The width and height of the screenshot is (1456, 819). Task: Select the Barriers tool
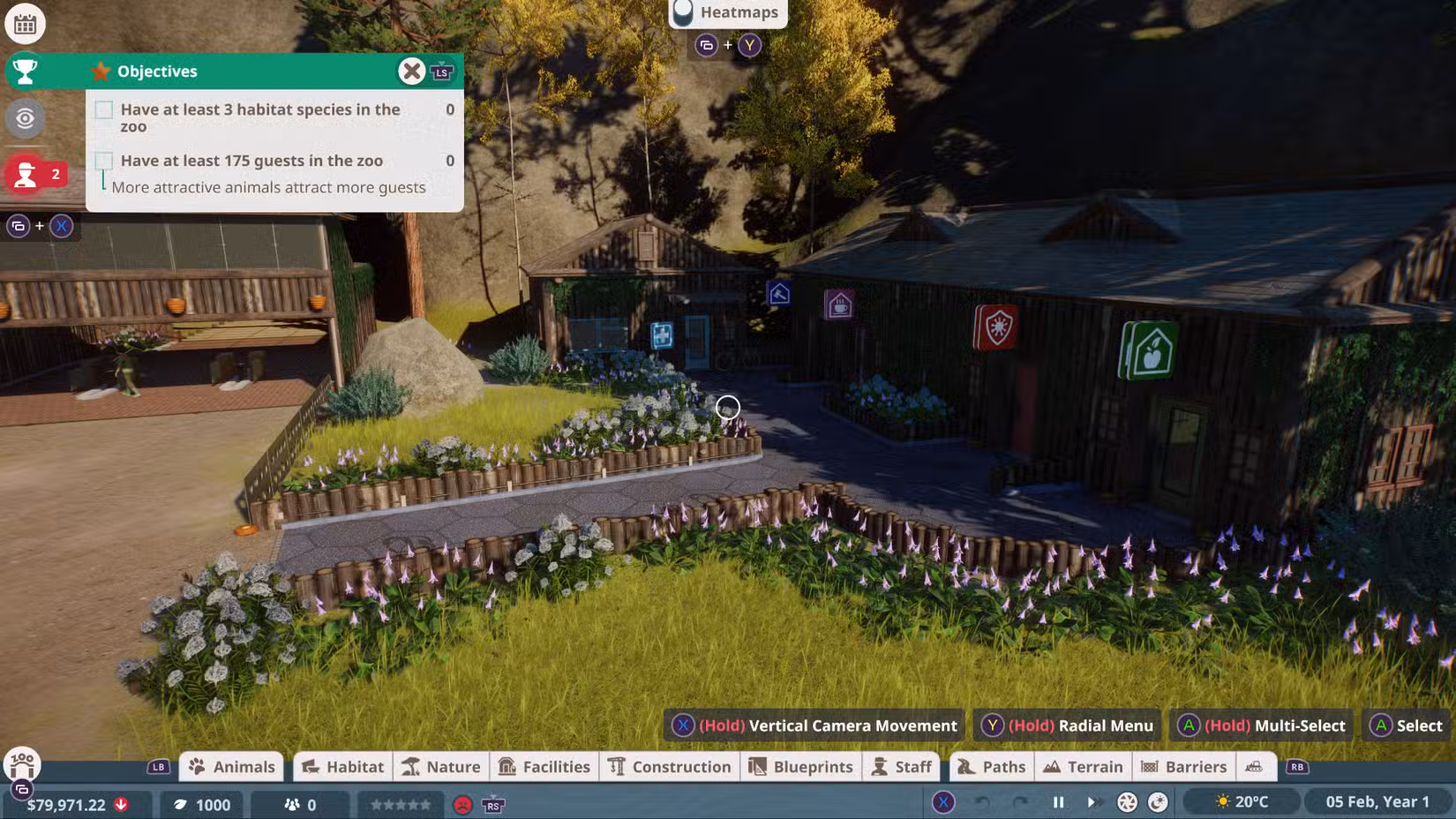pyautogui.click(x=1183, y=766)
